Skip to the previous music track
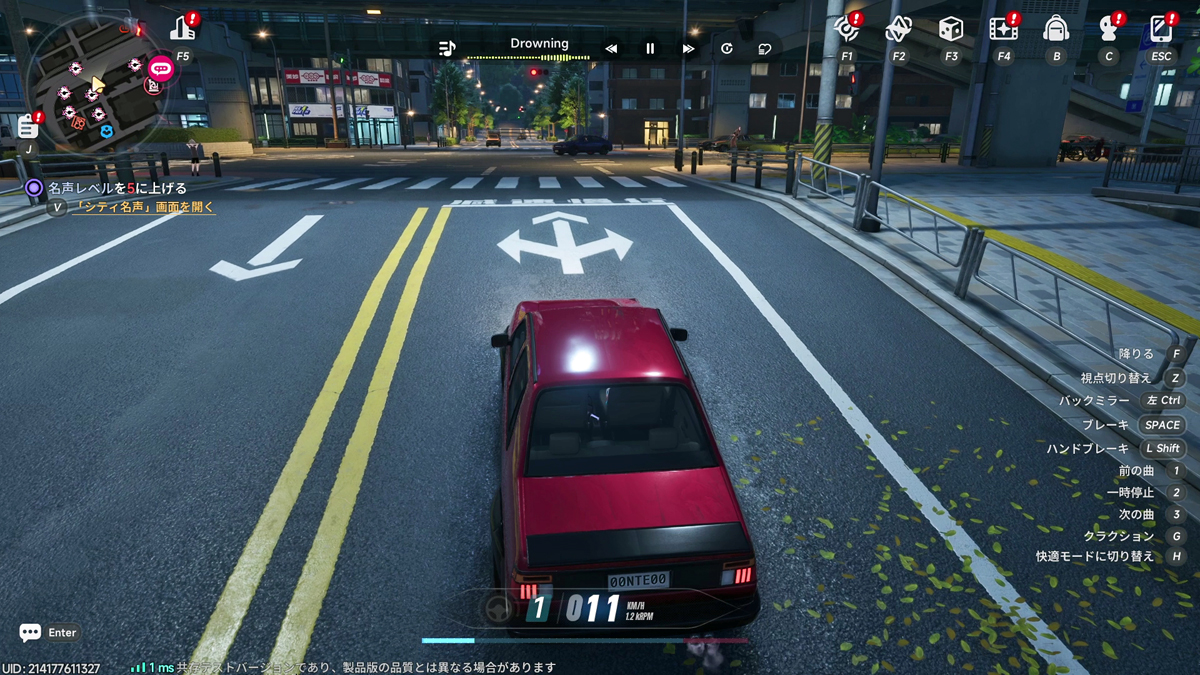The width and height of the screenshot is (1200, 675). pos(611,48)
